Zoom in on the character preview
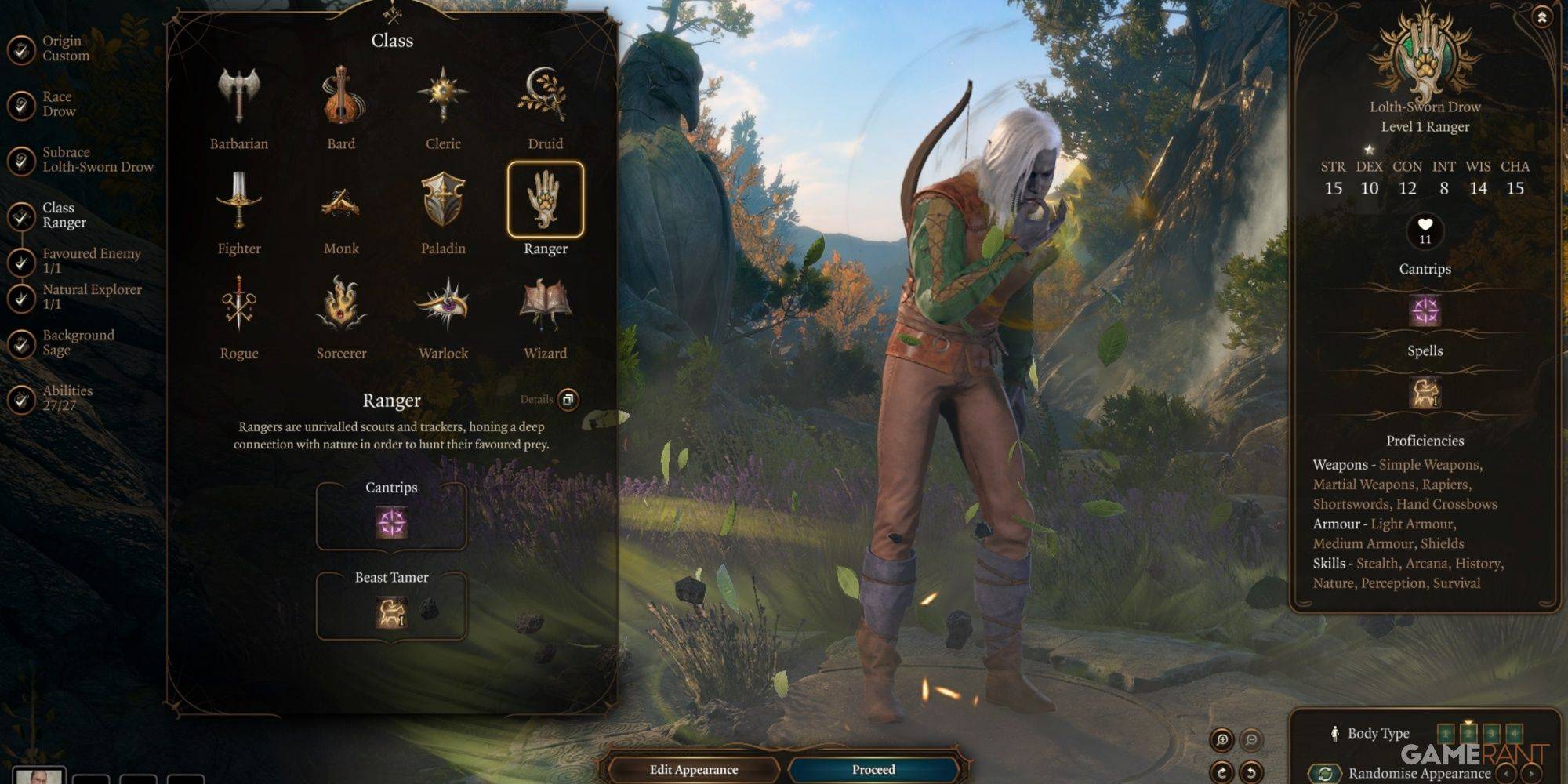1568x784 pixels. pyautogui.click(x=1221, y=739)
